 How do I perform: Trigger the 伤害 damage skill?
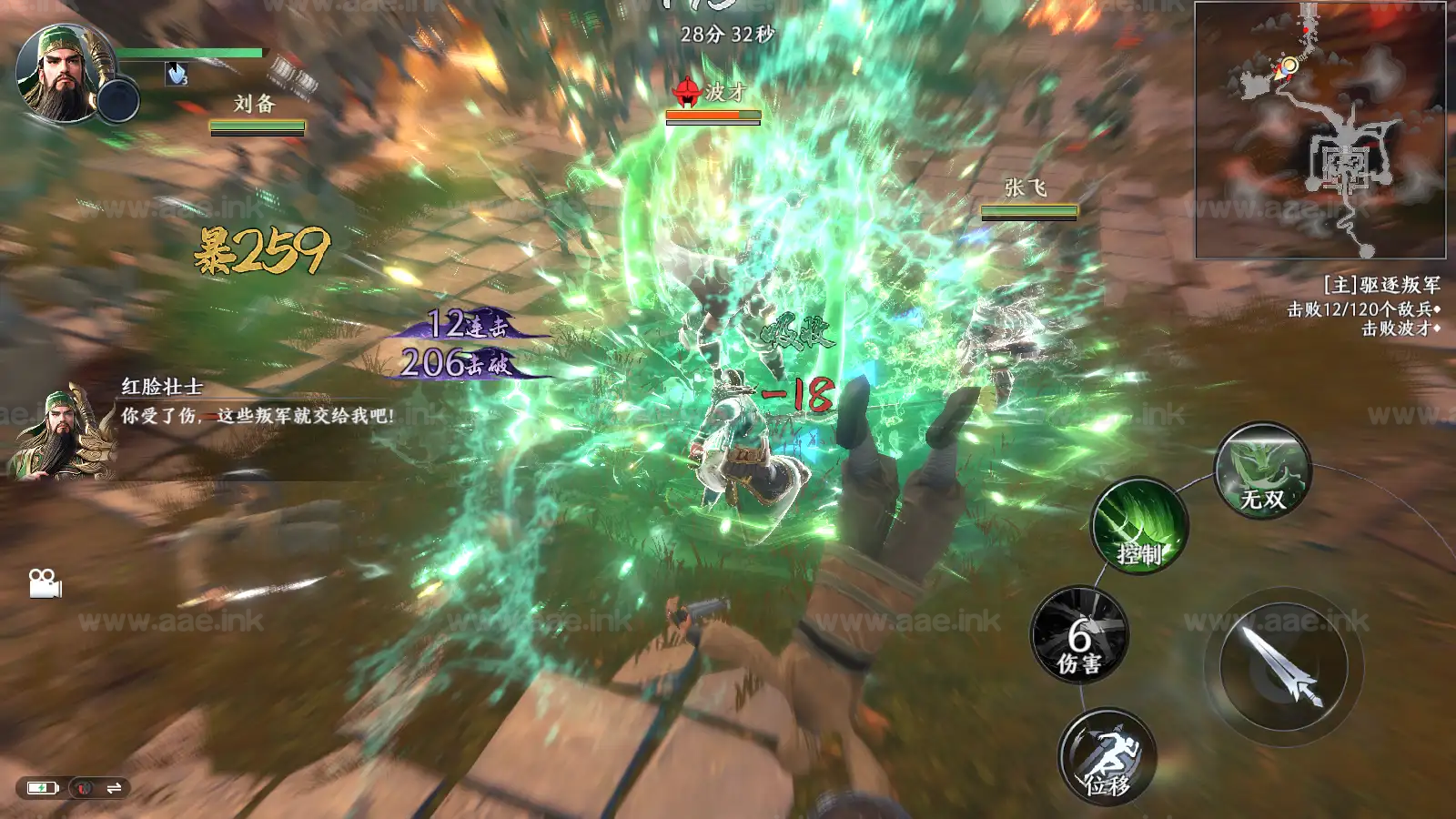pos(1079,634)
